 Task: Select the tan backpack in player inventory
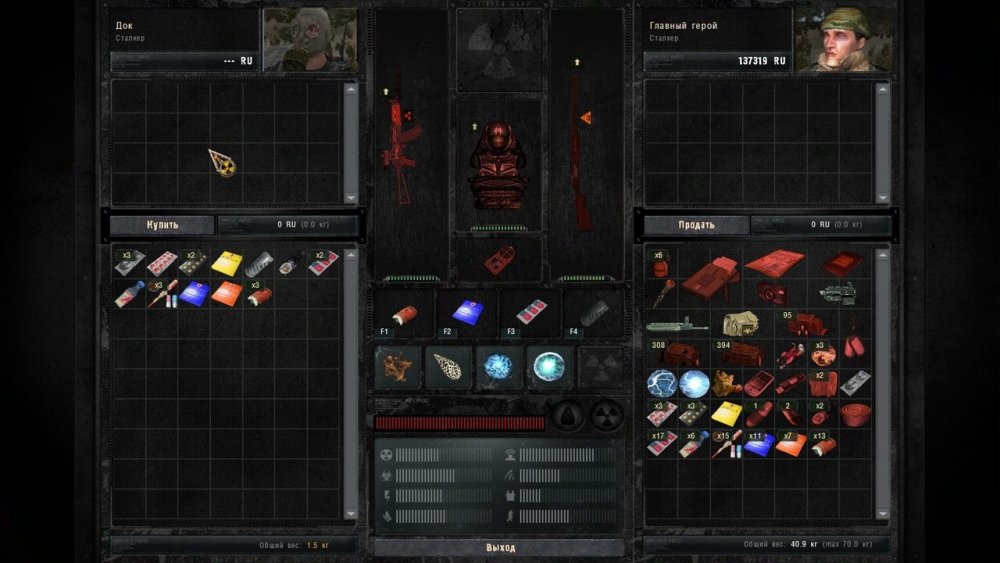pyautogui.click(x=741, y=322)
